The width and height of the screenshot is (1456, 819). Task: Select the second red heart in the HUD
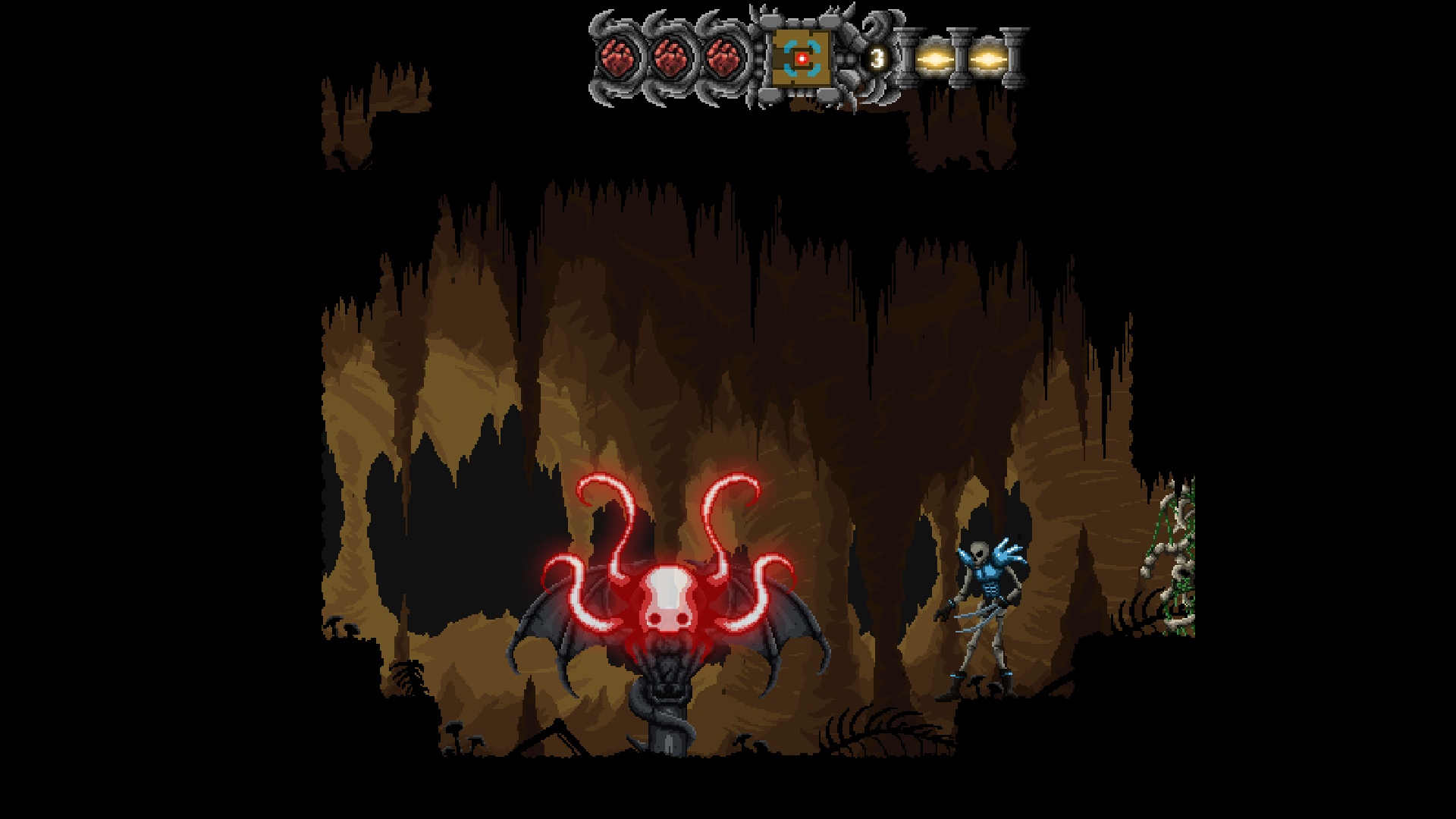(x=671, y=59)
